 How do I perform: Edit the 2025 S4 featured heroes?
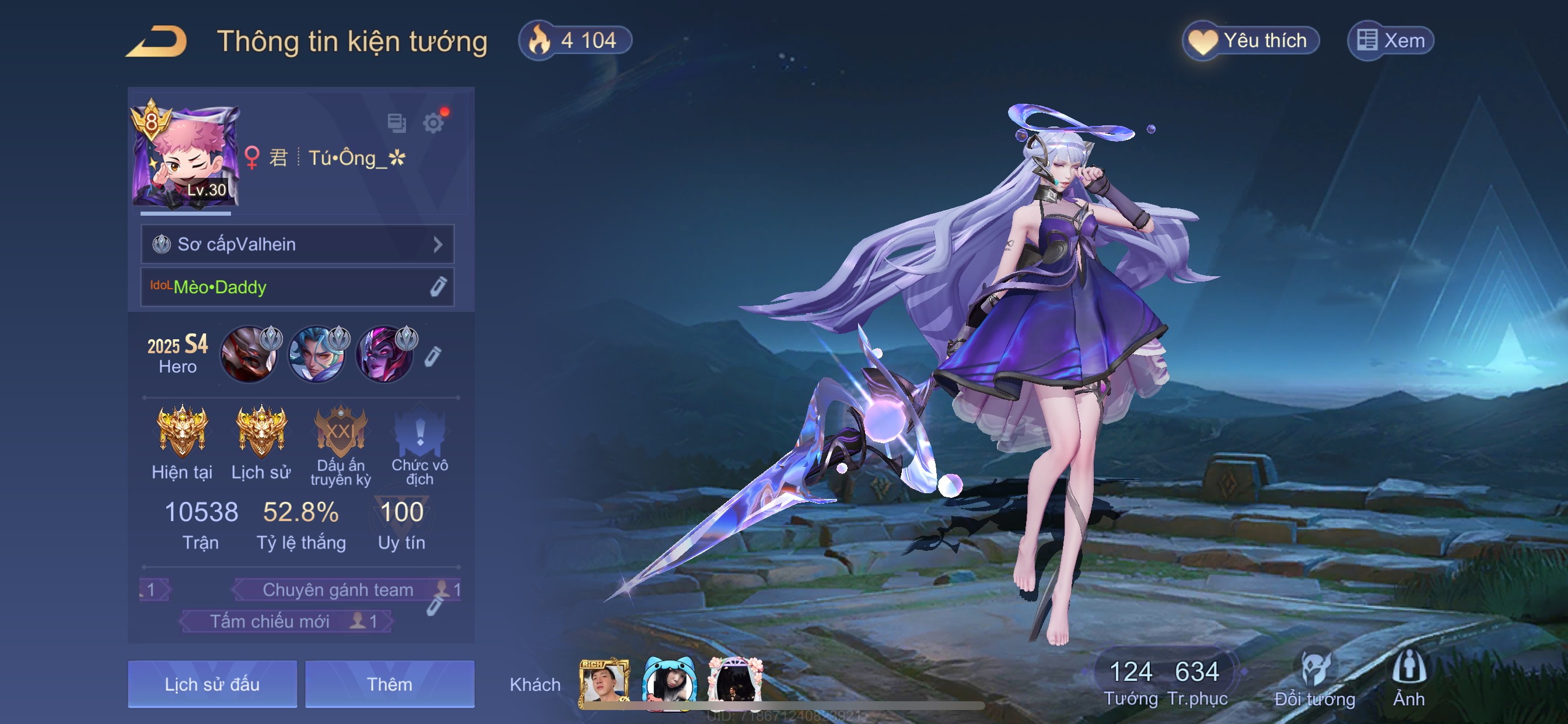pos(432,357)
